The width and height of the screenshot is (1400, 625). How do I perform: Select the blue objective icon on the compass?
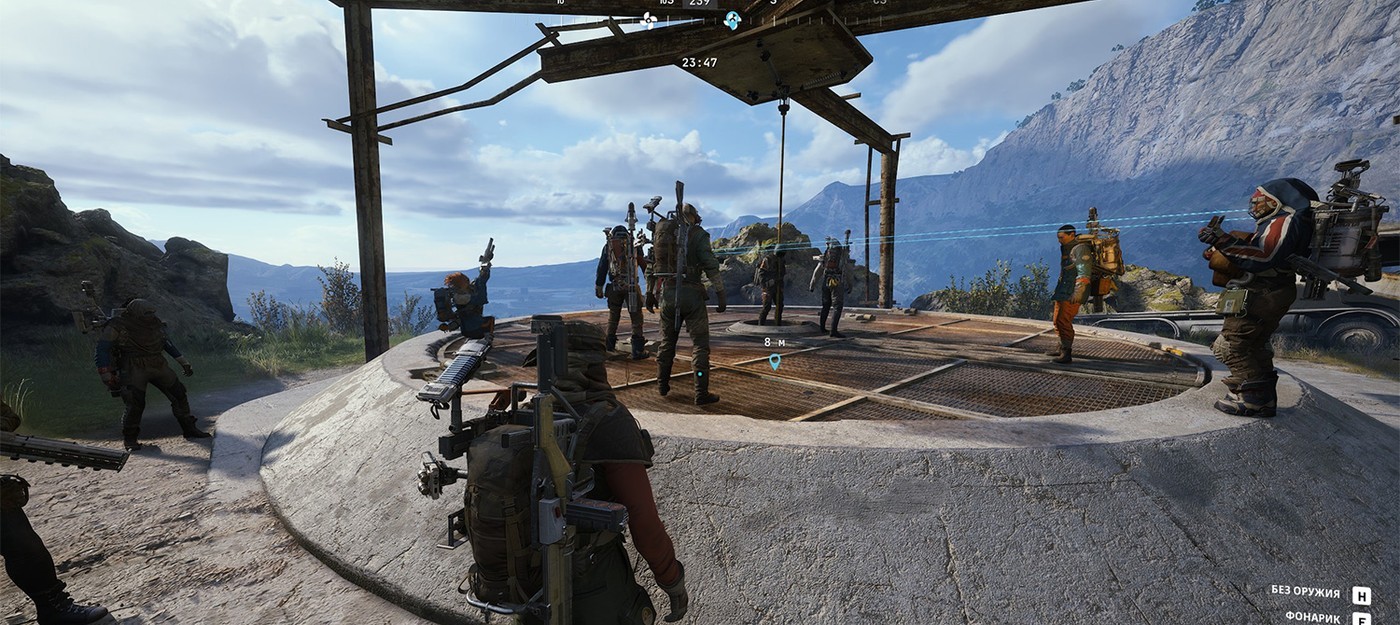click(x=732, y=20)
